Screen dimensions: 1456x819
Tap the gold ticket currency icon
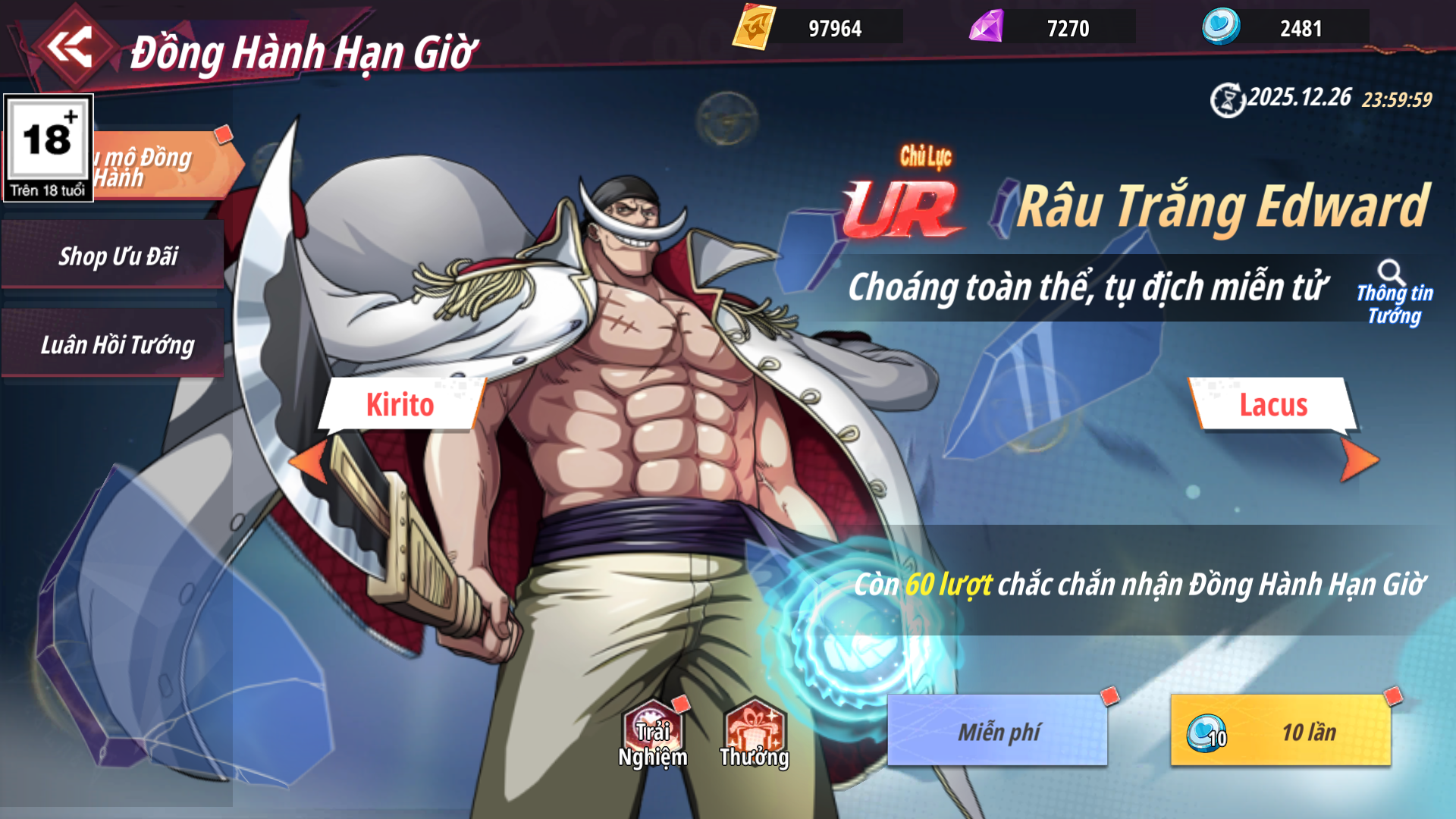click(754, 27)
